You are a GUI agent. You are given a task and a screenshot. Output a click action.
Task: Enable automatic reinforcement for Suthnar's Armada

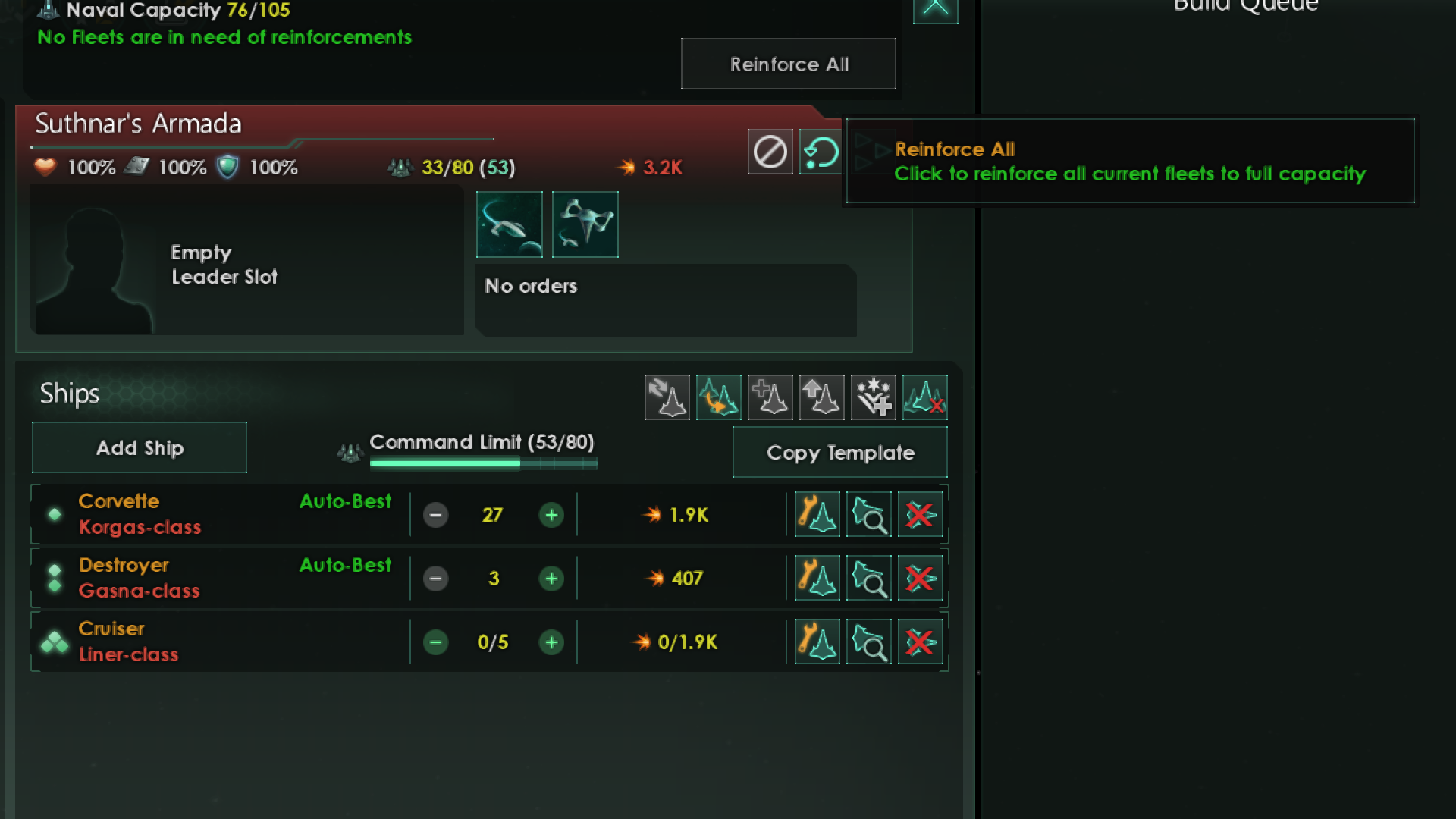pyautogui.click(x=820, y=152)
